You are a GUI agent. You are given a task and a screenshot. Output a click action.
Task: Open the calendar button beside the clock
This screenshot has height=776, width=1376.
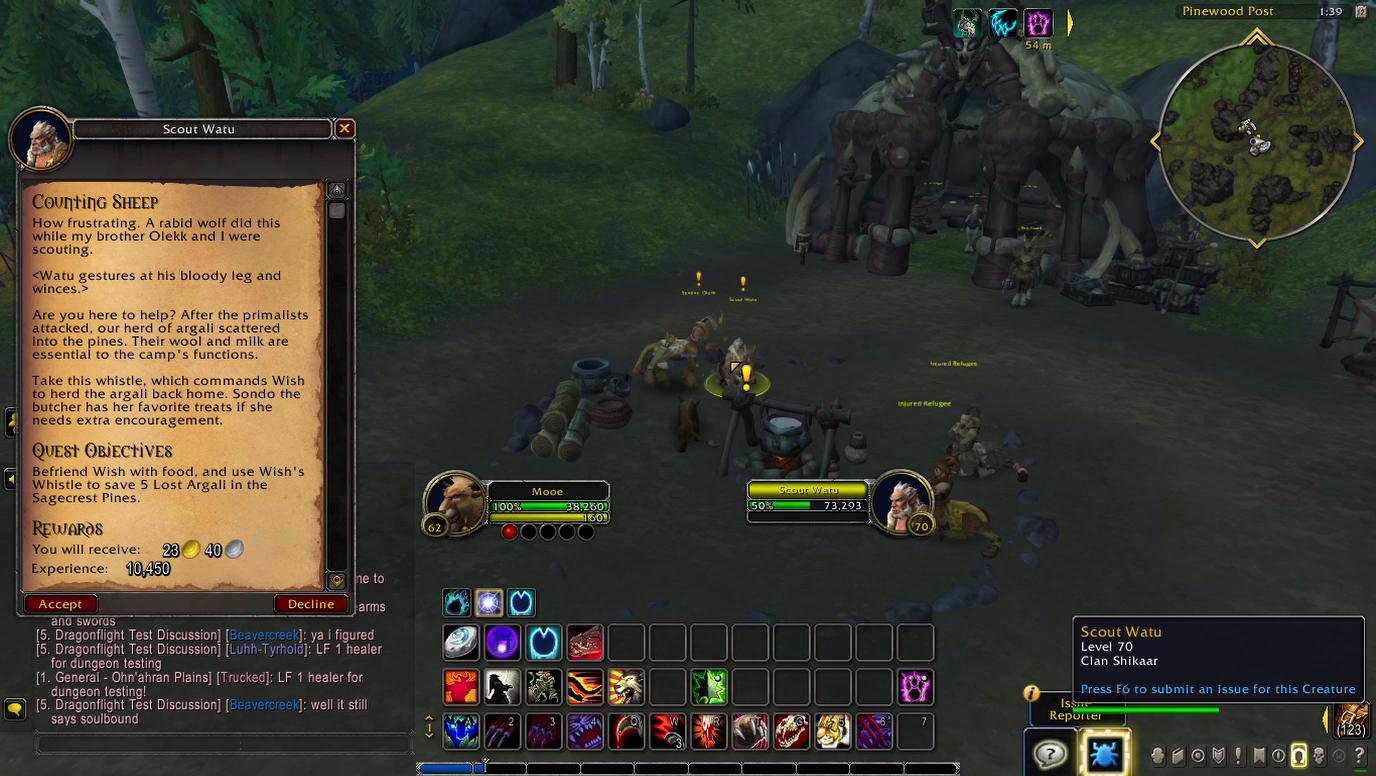[1360, 12]
